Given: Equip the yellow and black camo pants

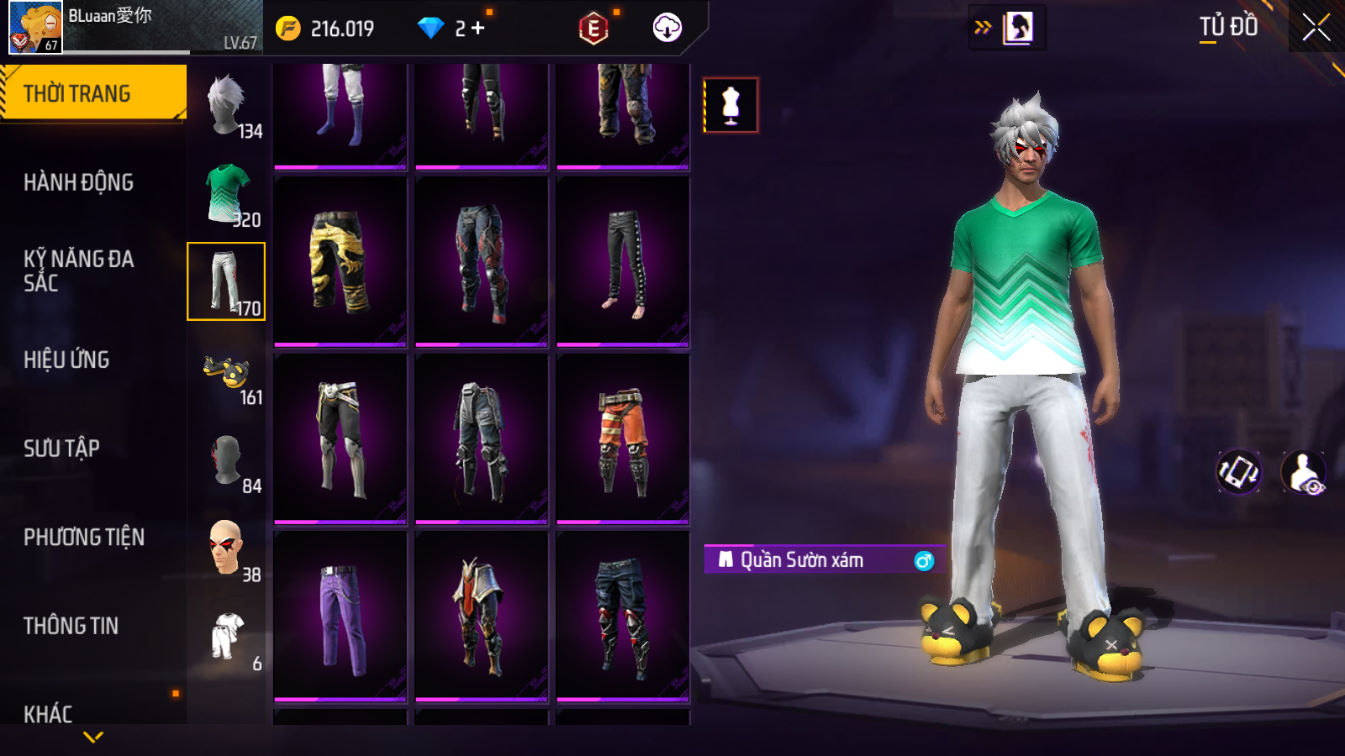Looking at the screenshot, I should click(x=340, y=262).
